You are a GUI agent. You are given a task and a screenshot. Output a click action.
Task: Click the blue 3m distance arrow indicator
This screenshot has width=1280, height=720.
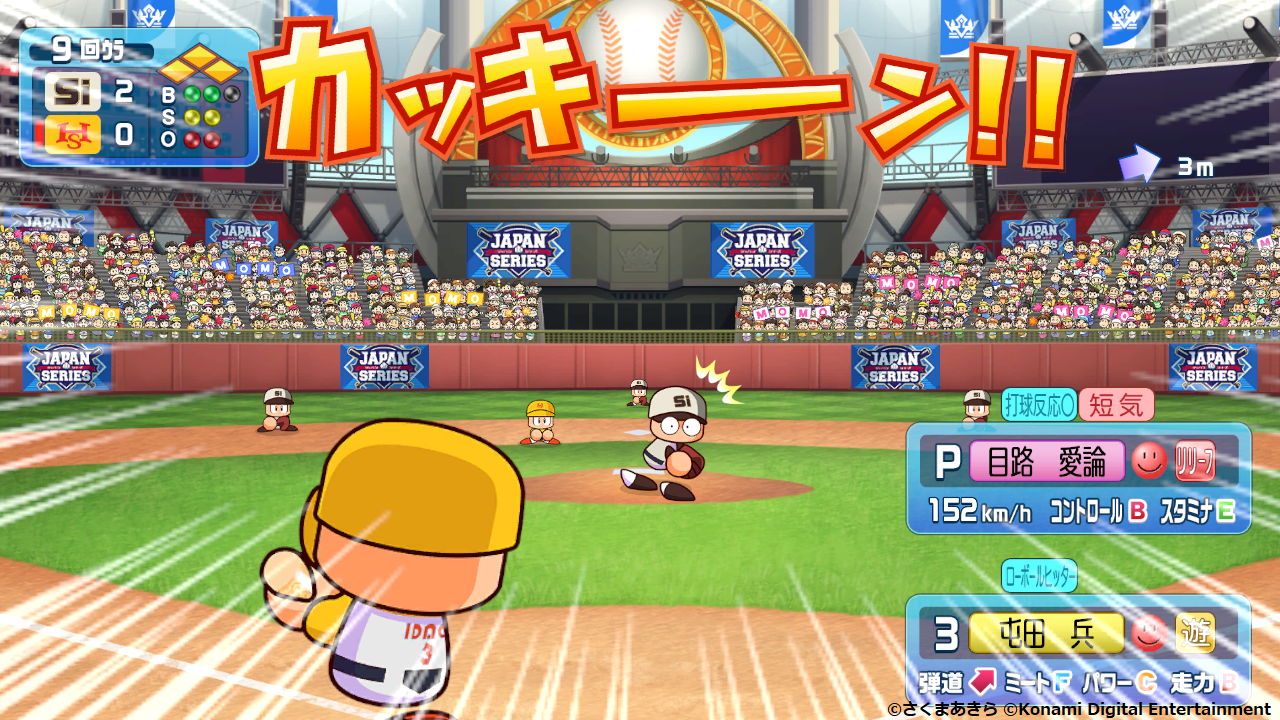1140,163
